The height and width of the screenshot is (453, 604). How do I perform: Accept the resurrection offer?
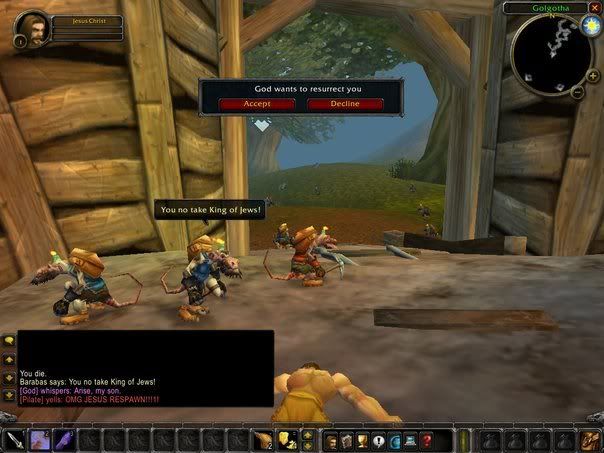click(x=245, y=104)
